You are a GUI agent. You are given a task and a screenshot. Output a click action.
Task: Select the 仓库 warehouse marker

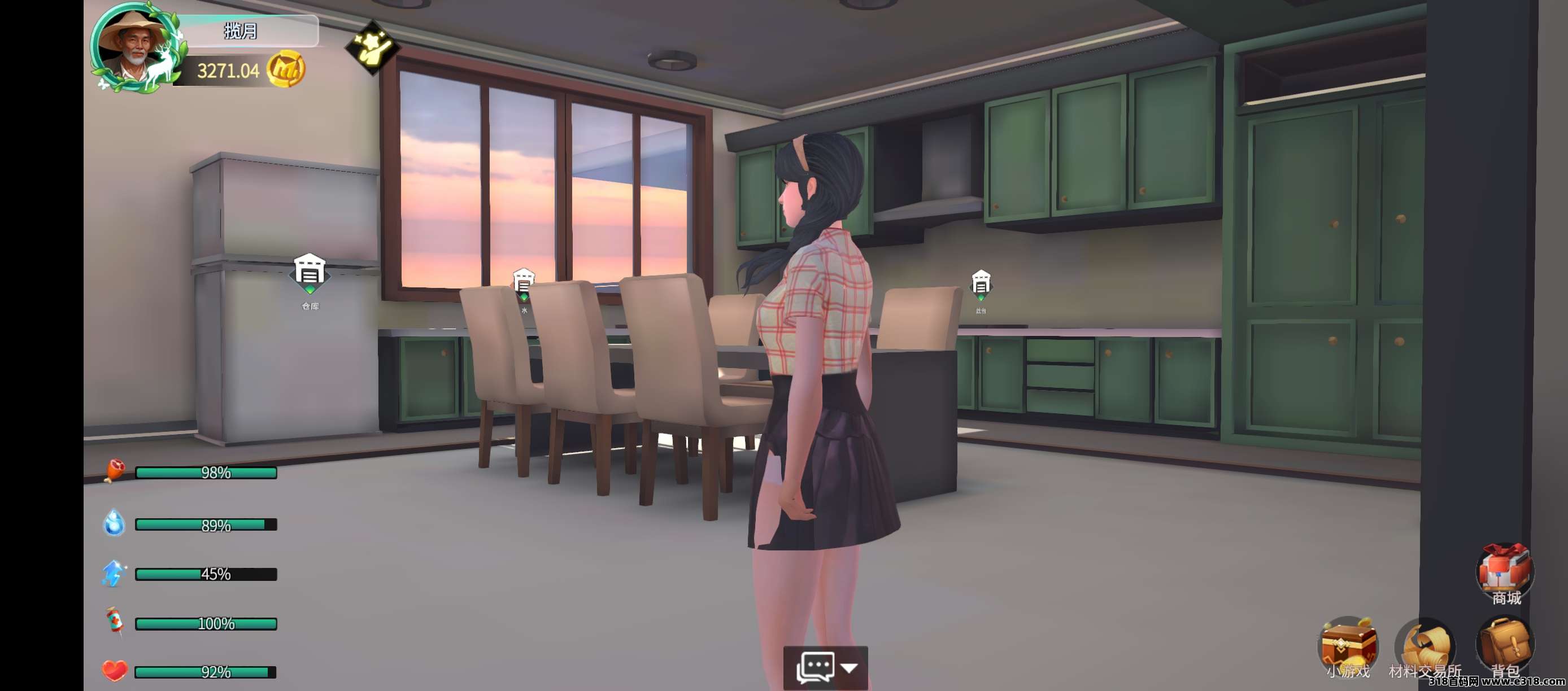pos(309,274)
